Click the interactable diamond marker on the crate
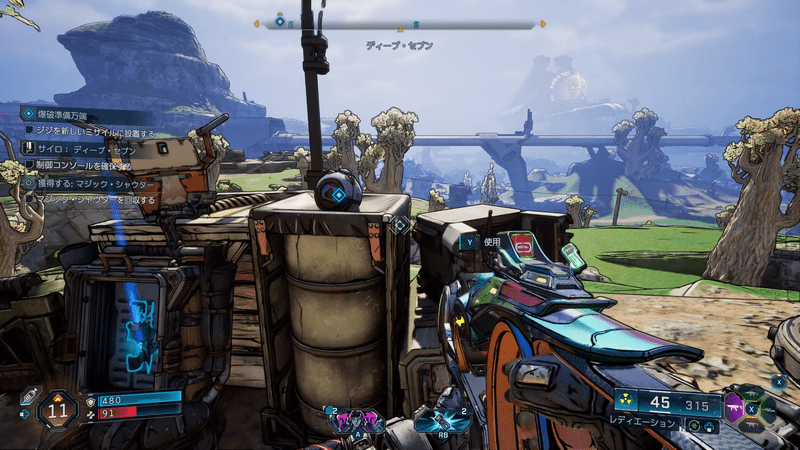The image size is (800, 450). (400, 226)
